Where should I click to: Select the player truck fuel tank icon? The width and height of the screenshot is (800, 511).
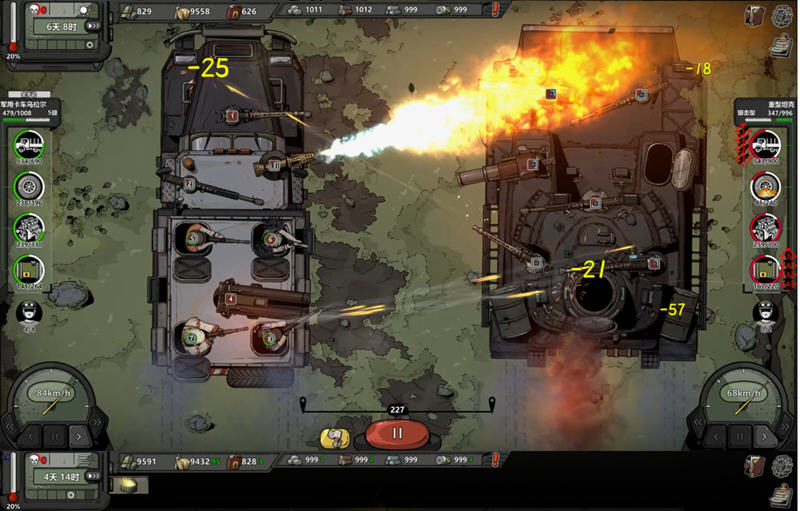(x=28, y=268)
